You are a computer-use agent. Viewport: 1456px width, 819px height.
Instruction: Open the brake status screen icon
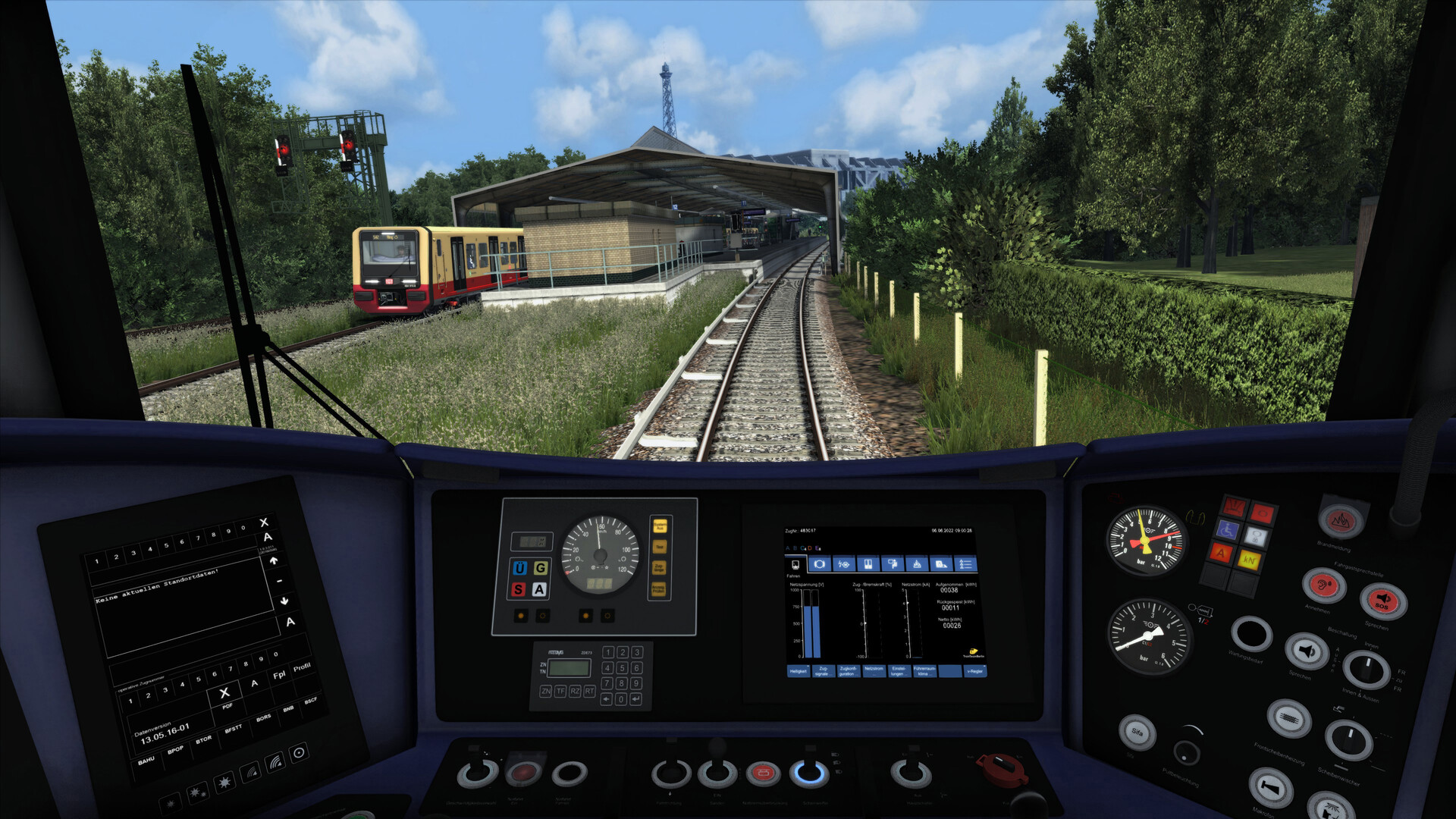pos(820,564)
